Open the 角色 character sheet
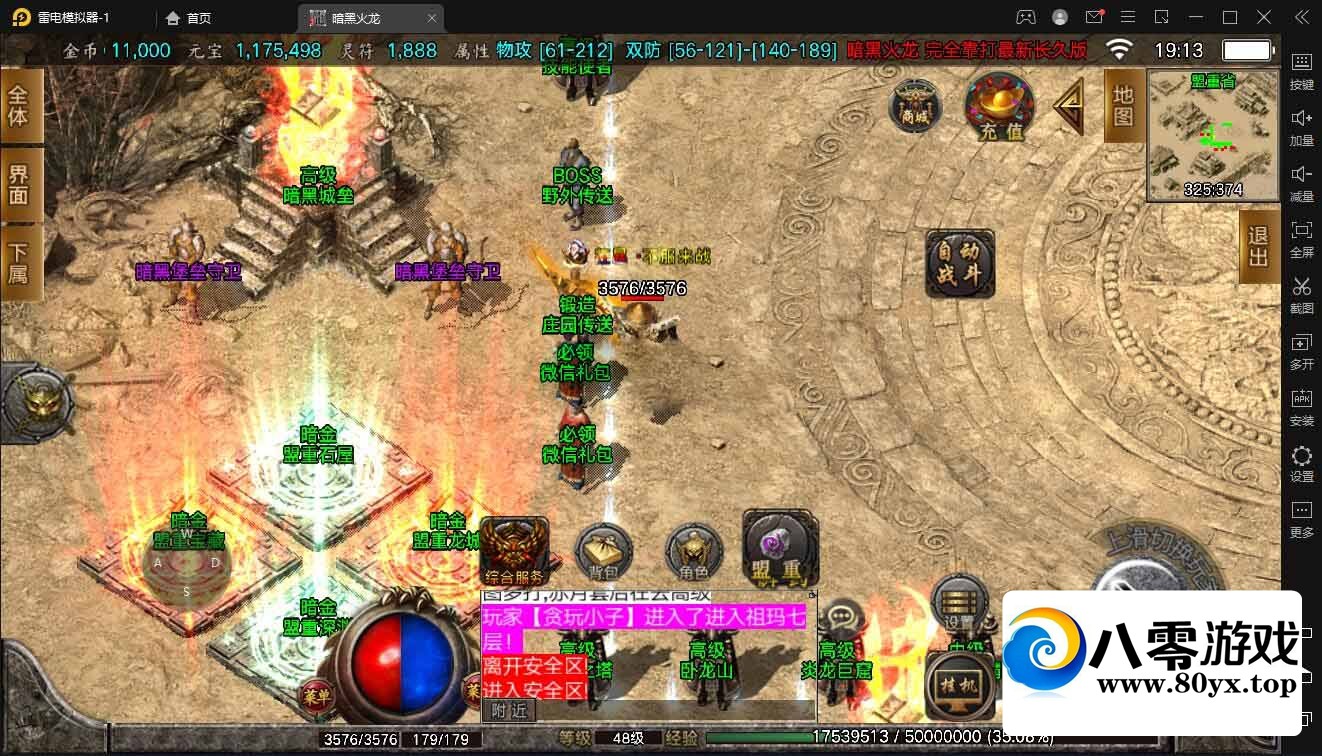This screenshot has height=756, width=1322. pyautogui.click(x=693, y=553)
